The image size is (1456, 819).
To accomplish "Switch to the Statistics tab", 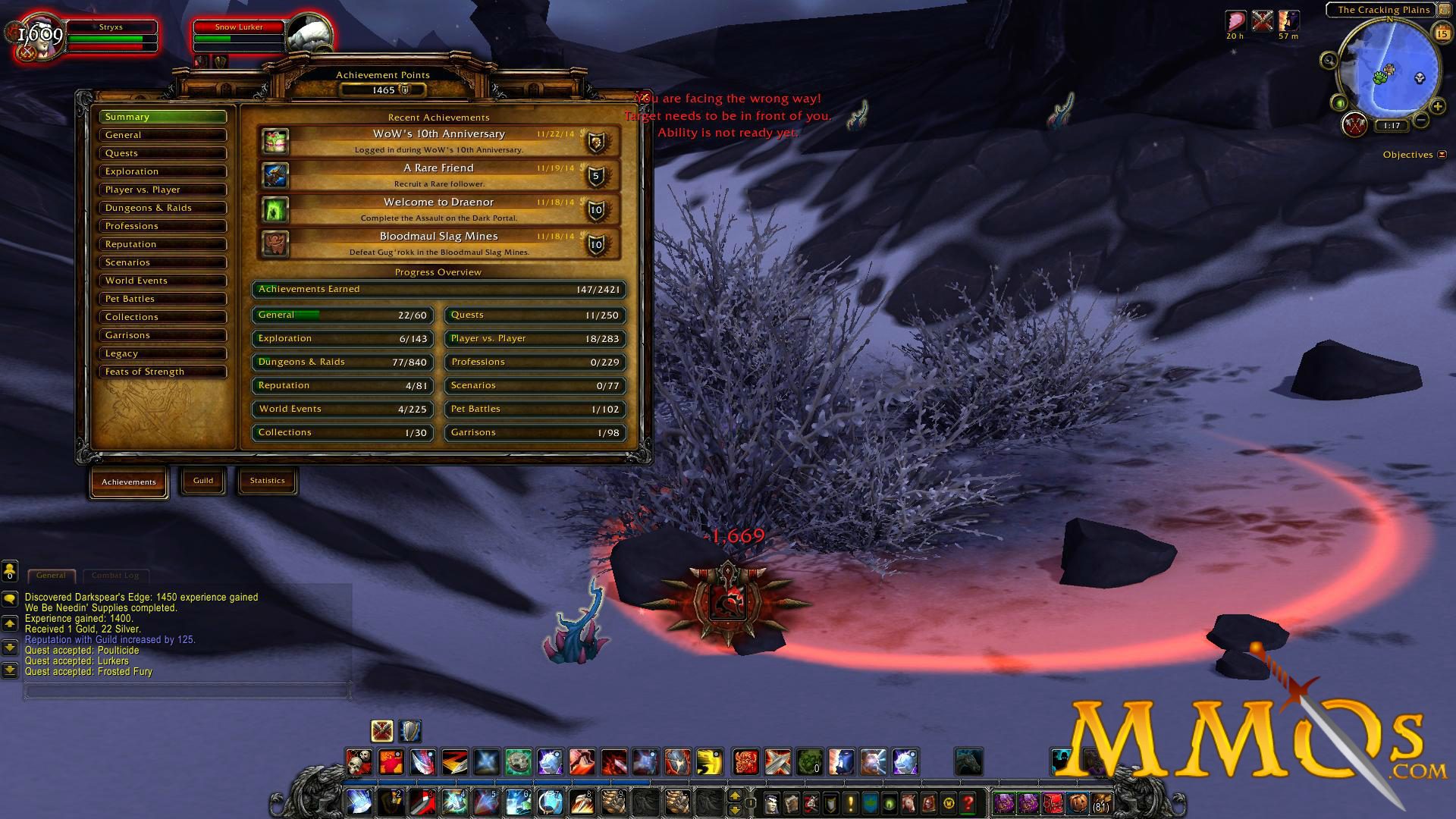I will (x=267, y=480).
